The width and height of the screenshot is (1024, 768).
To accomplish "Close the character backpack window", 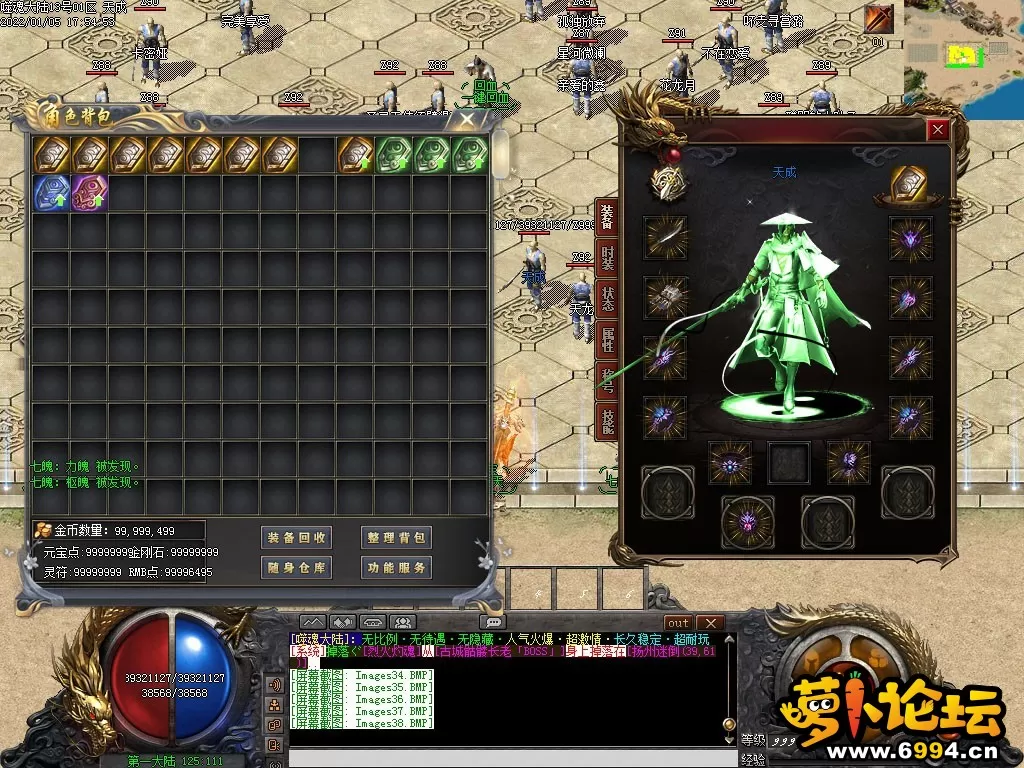I will (467, 120).
